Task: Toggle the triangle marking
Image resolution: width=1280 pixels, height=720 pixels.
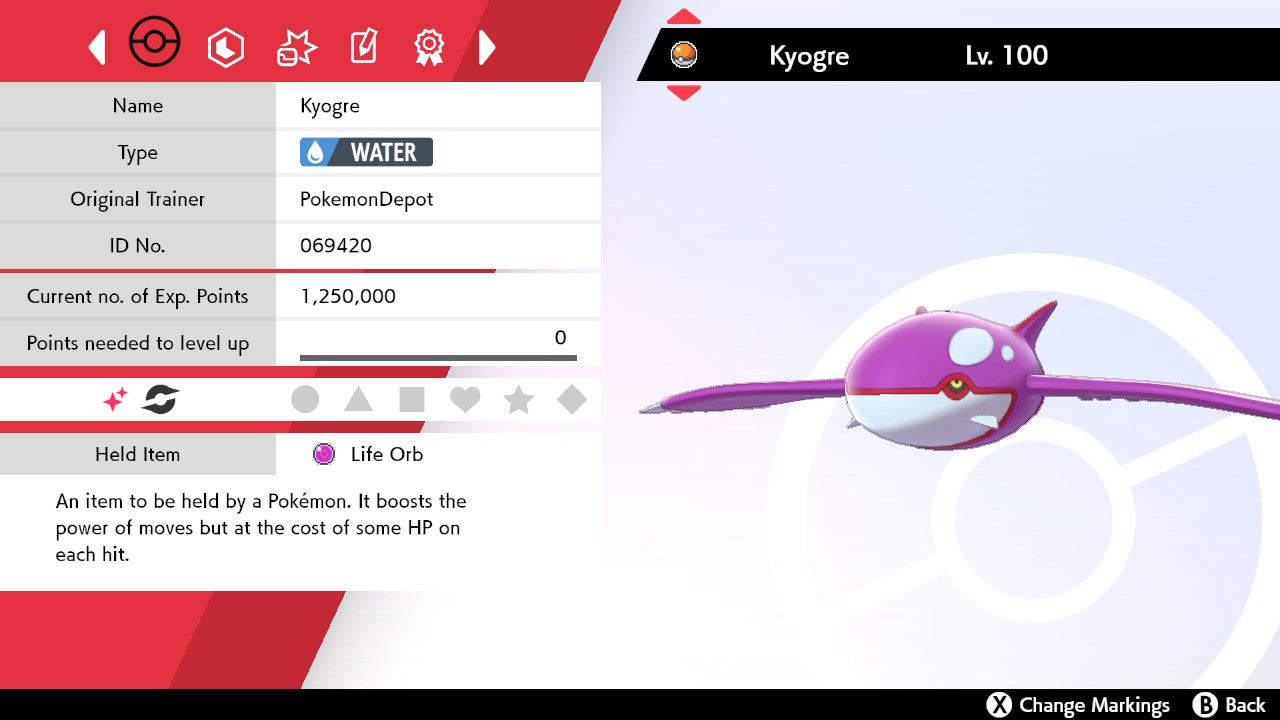Action: point(358,400)
